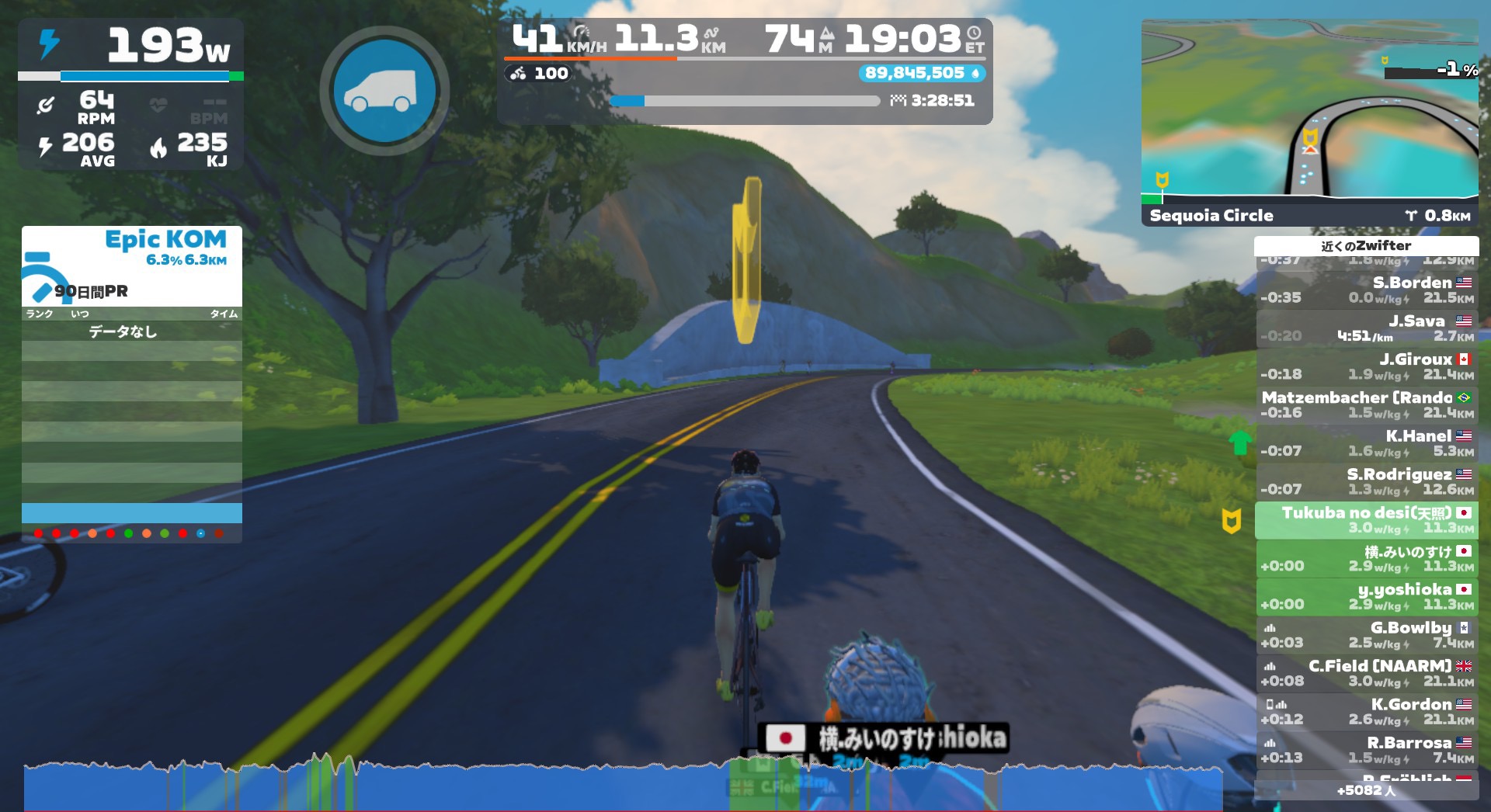Image resolution: width=1491 pixels, height=812 pixels.
Task: Click the 近くのZwifter list header
Action: click(x=1366, y=246)
